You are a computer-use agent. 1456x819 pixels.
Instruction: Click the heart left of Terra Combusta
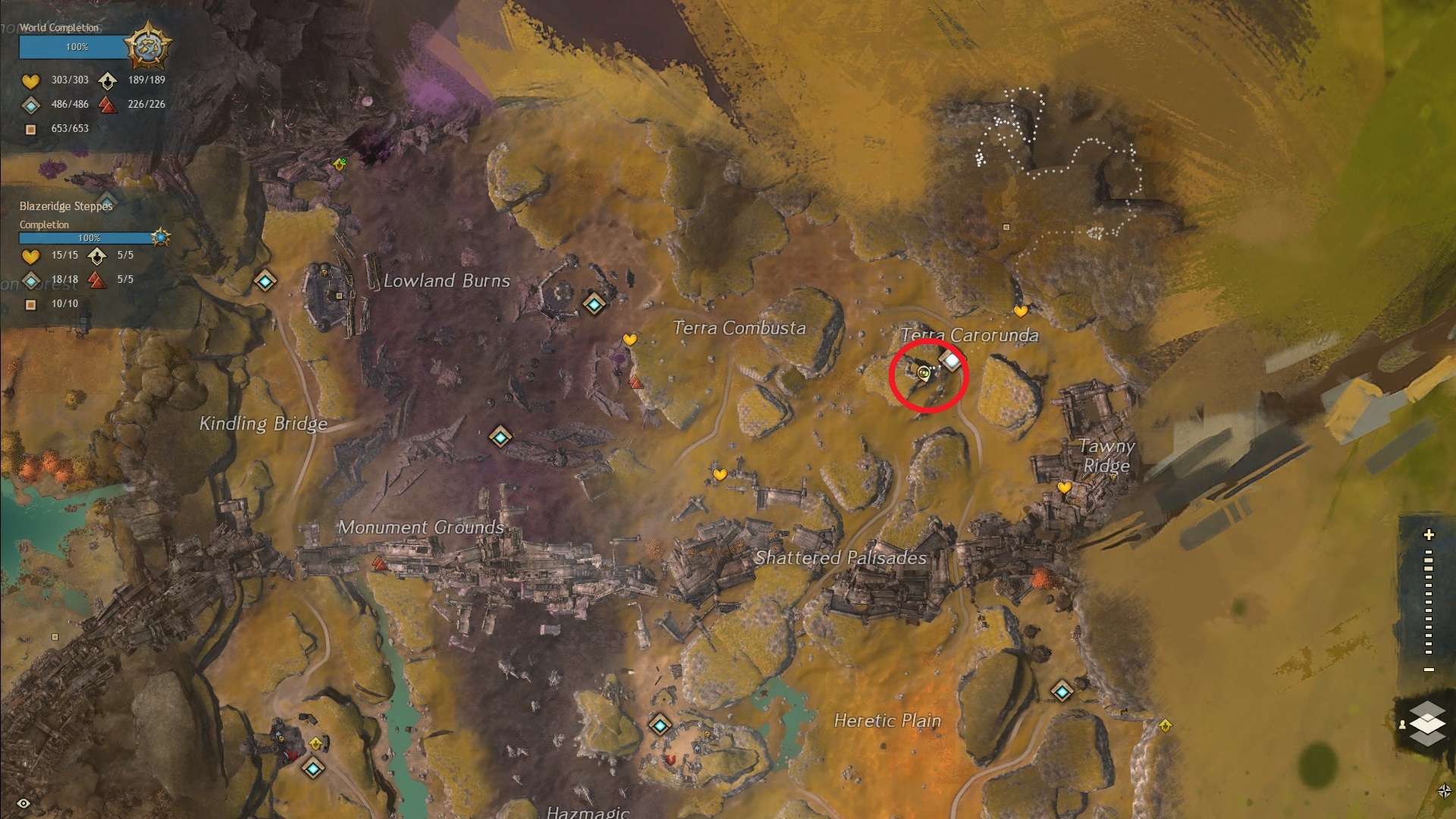629,340
